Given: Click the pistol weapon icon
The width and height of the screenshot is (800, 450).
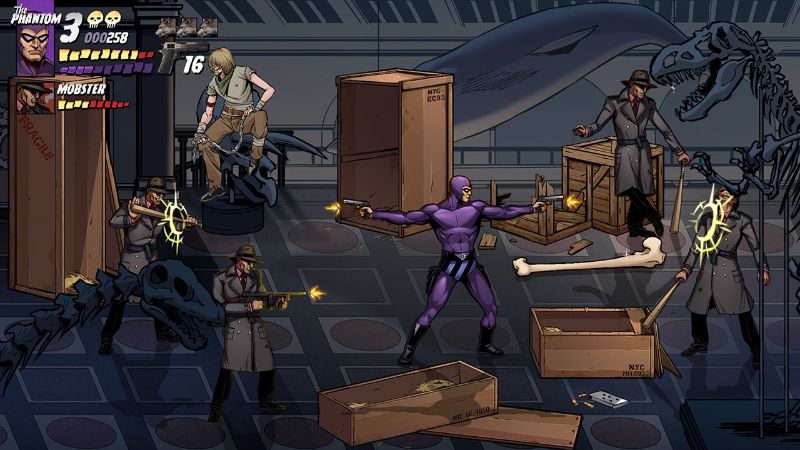Looking at the screenshot, I should (x=180, y=55).
